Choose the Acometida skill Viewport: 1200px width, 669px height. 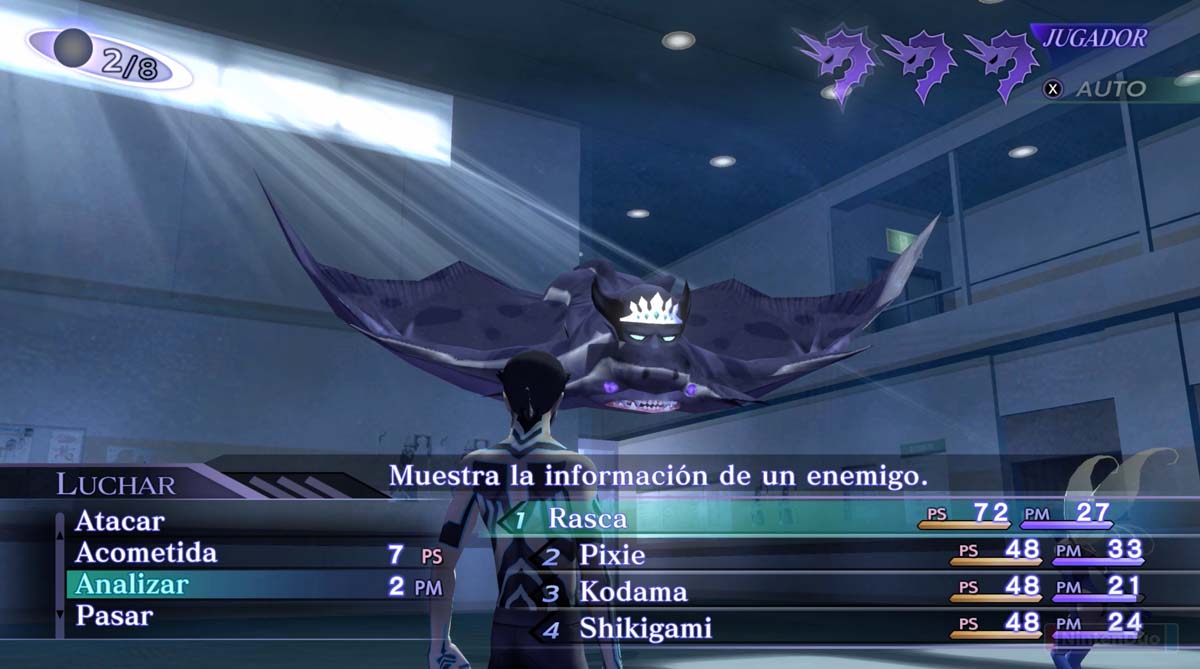tap(145, 553)
